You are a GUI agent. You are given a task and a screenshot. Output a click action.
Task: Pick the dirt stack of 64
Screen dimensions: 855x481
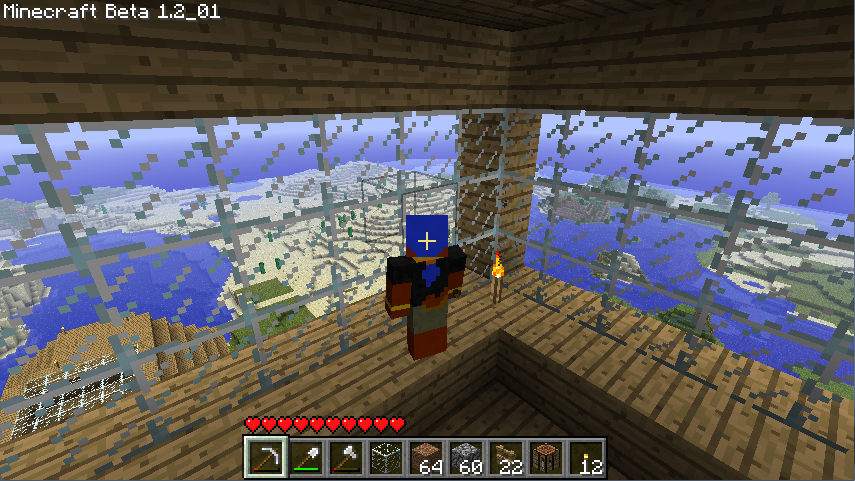(x=425, y=458)
